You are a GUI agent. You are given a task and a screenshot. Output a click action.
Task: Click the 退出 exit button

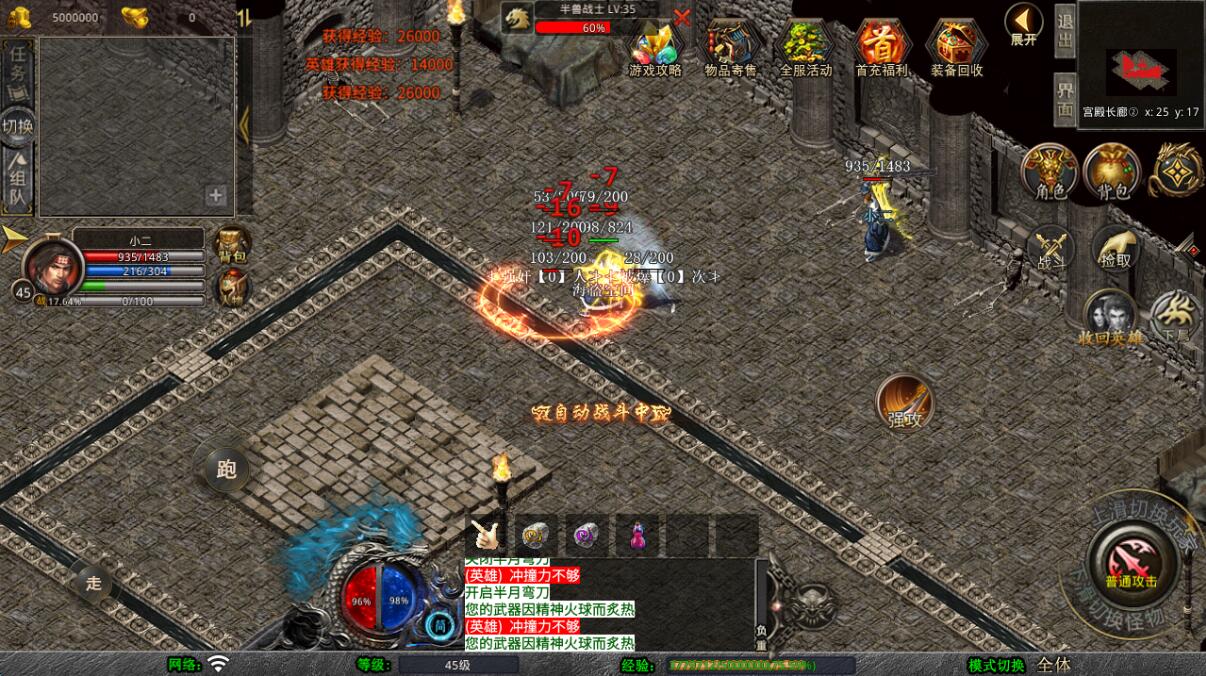tap(1065, 31)
